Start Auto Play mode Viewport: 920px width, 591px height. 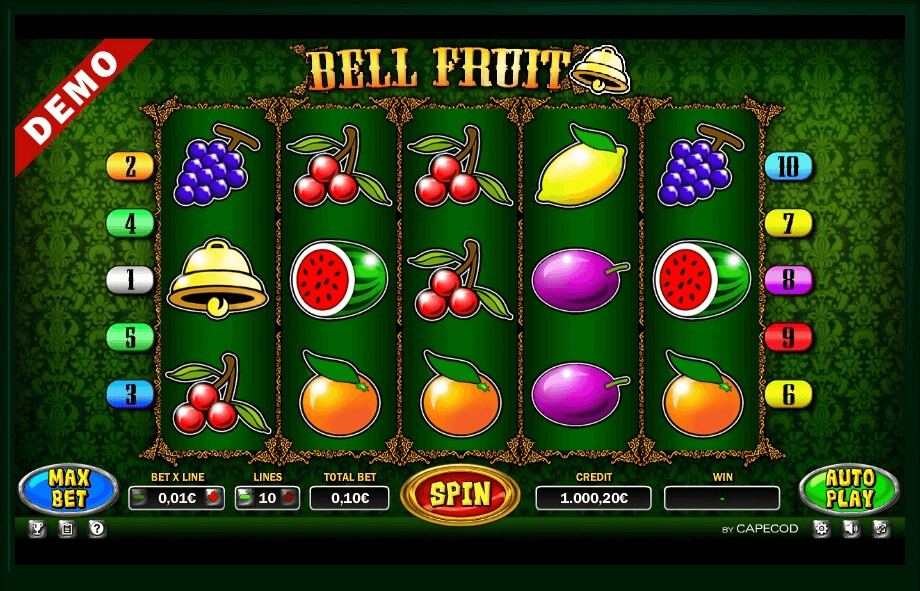coord(850,489)
